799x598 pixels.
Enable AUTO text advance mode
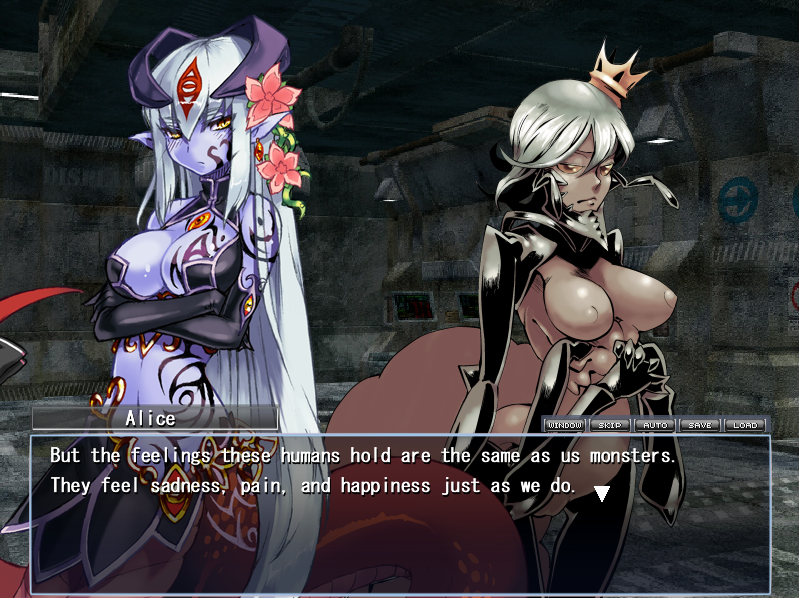point(655,425)
